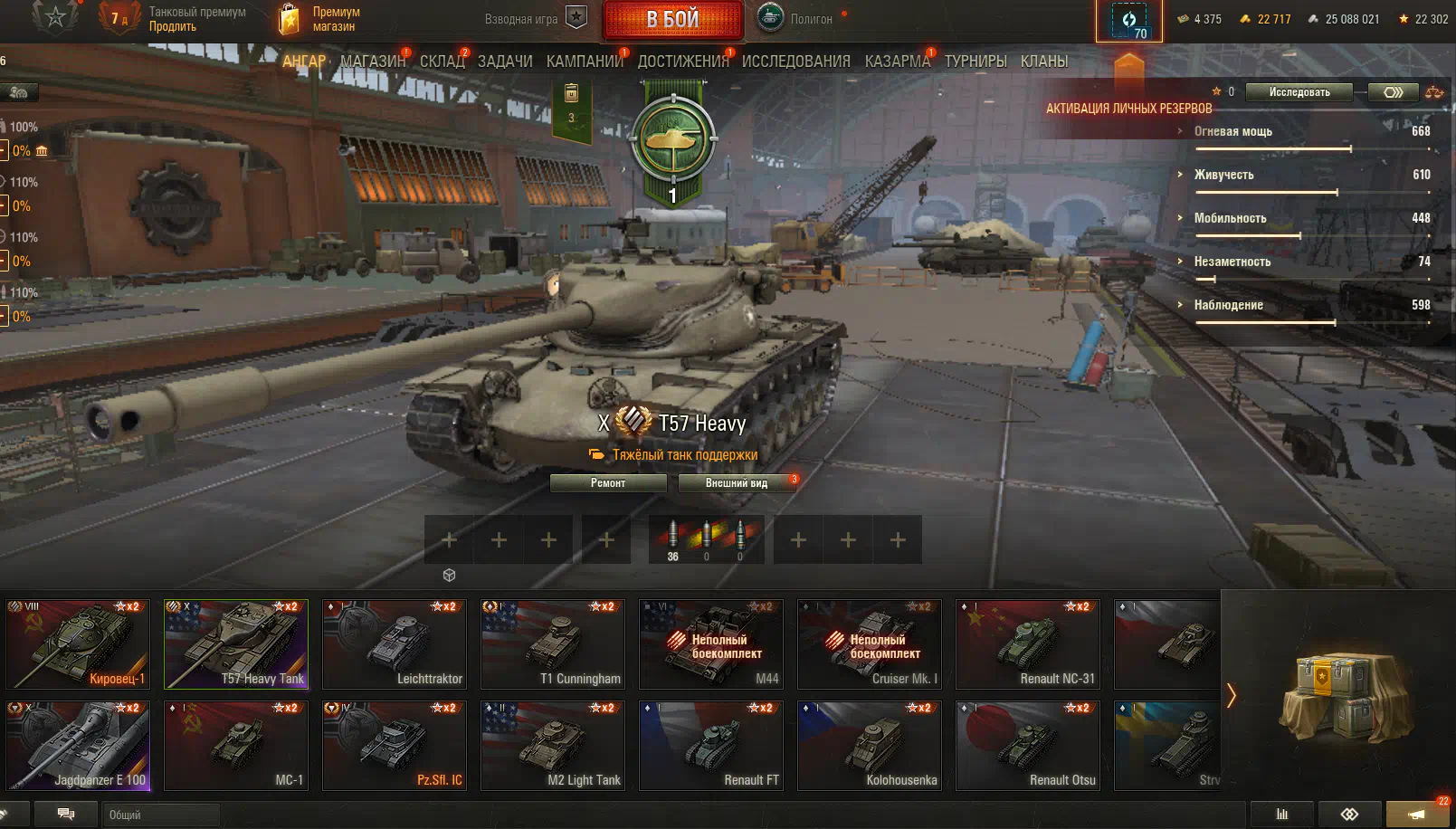Go to the КАМПАНИИ tab

585,62
